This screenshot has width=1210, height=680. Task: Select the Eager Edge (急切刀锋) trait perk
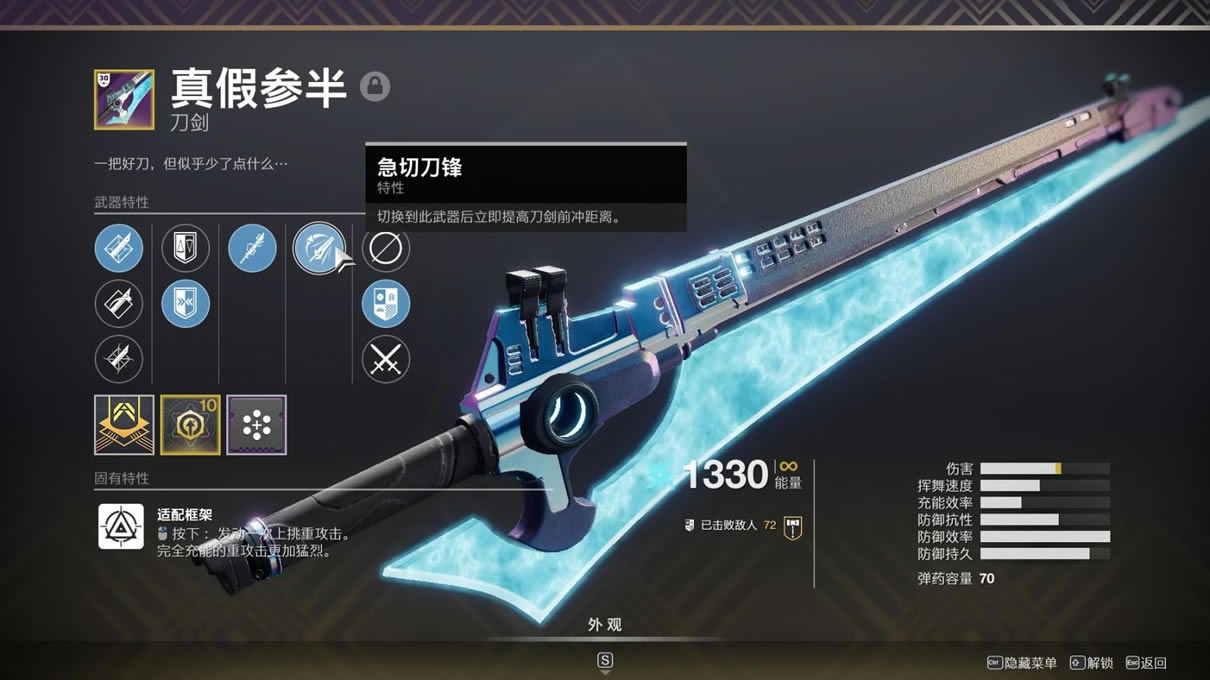click(319, 248)
